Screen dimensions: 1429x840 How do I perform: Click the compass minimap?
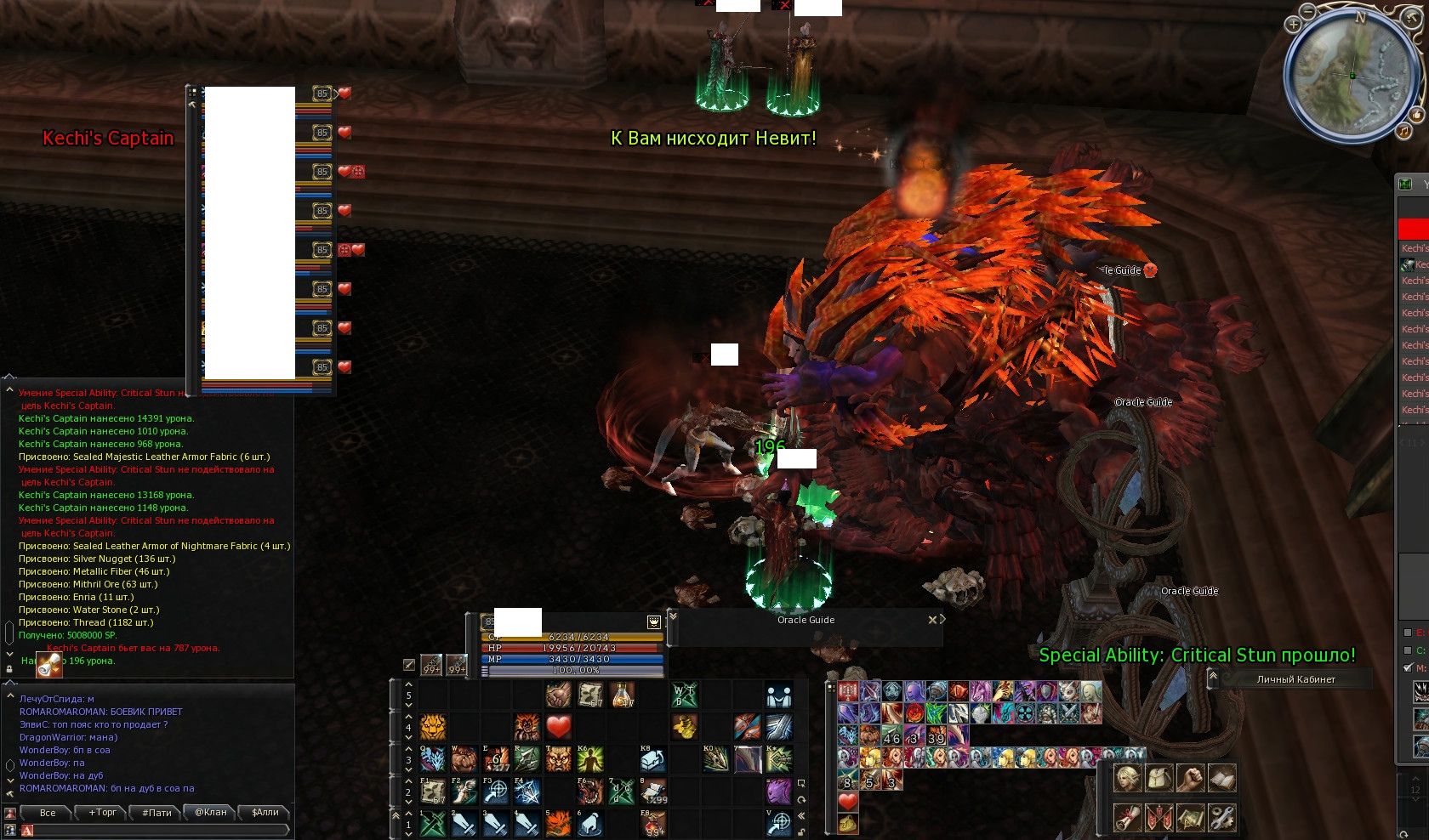[1352, 75]
